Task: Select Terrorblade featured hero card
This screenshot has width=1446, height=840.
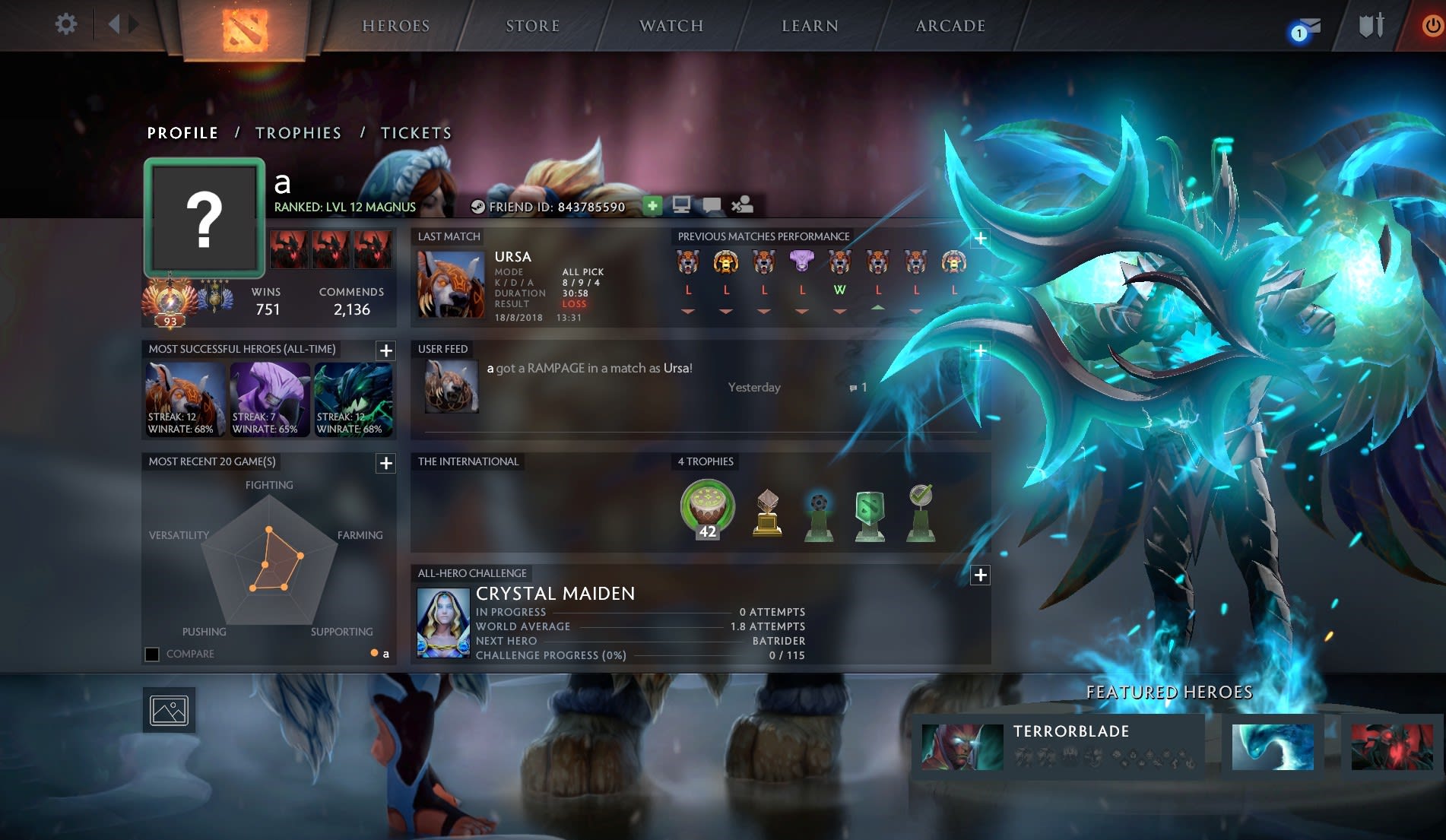Action: click(x=1058, y=745)
